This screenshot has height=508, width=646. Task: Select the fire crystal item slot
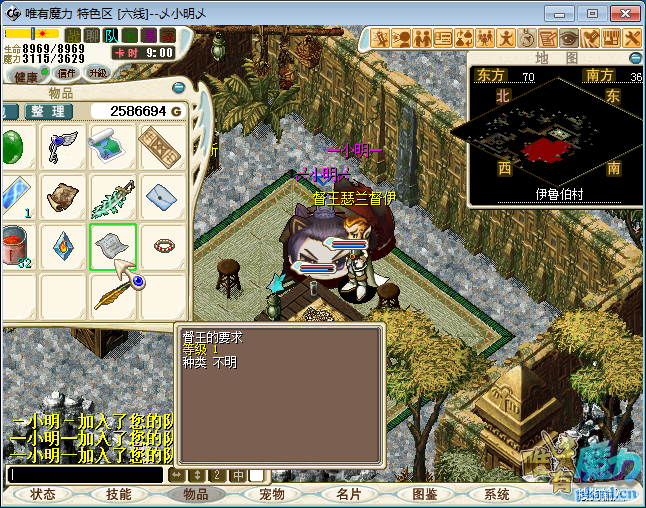pyautogui.click(x=63, y=246)
